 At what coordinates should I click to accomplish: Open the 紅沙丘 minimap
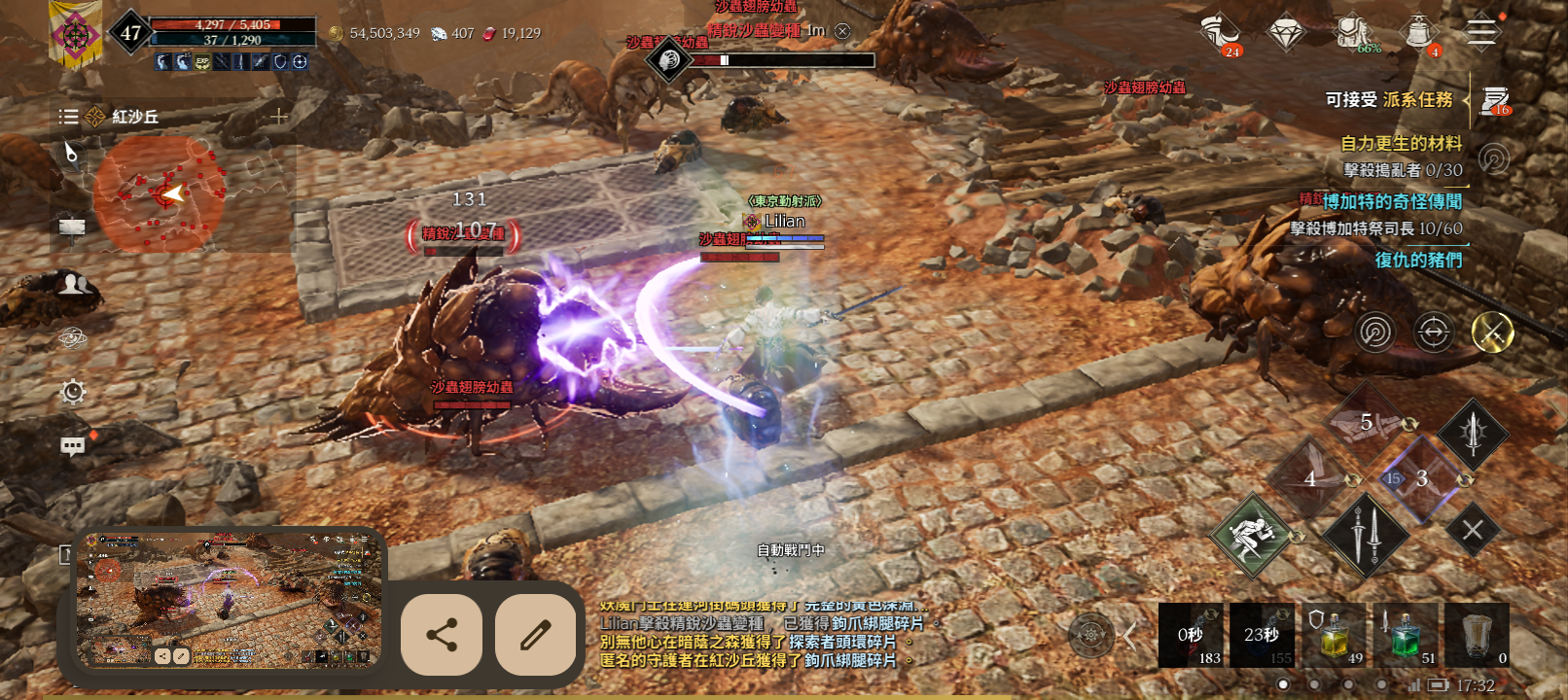click(160, 193)
